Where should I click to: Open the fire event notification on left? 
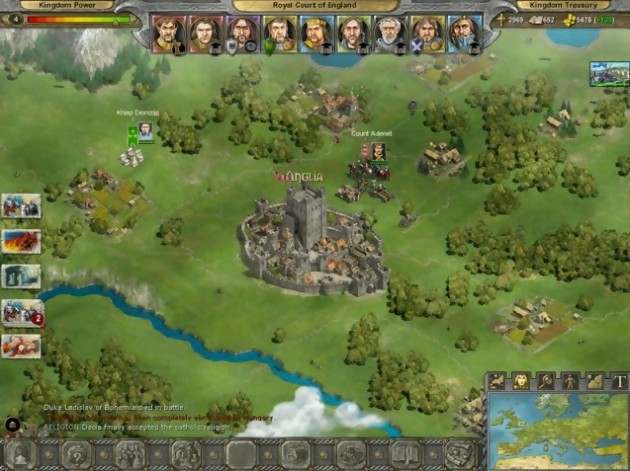tap(22, 241)
